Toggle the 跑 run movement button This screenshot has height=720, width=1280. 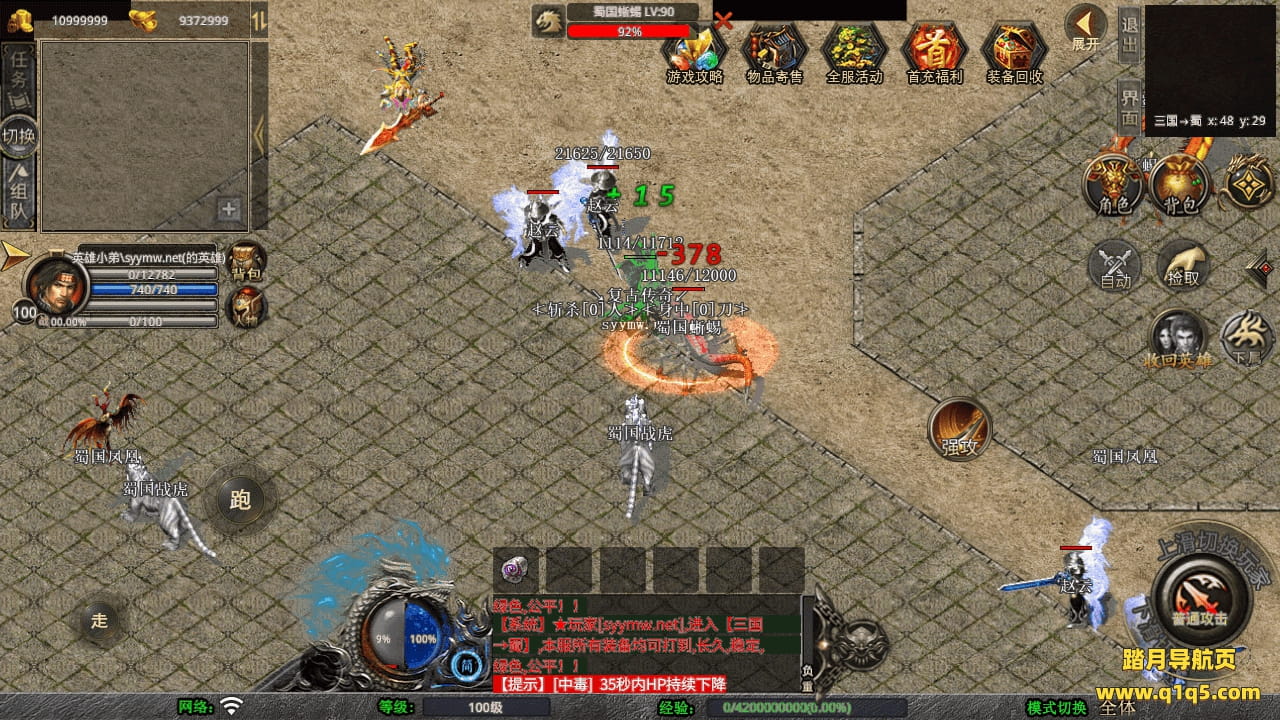(x=240, y=499)
